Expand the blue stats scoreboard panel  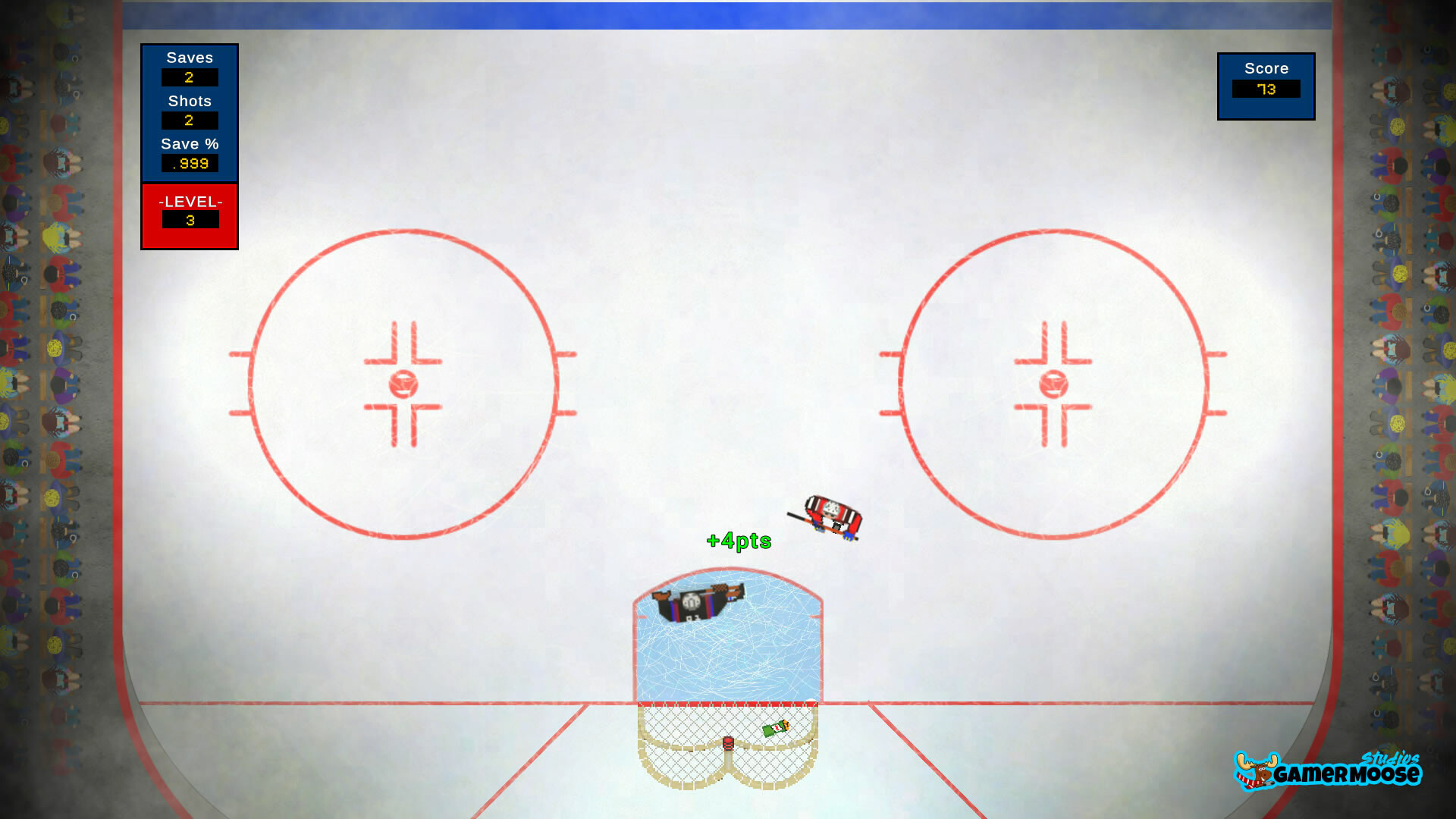pyautogui.click(x=190, y=114)
